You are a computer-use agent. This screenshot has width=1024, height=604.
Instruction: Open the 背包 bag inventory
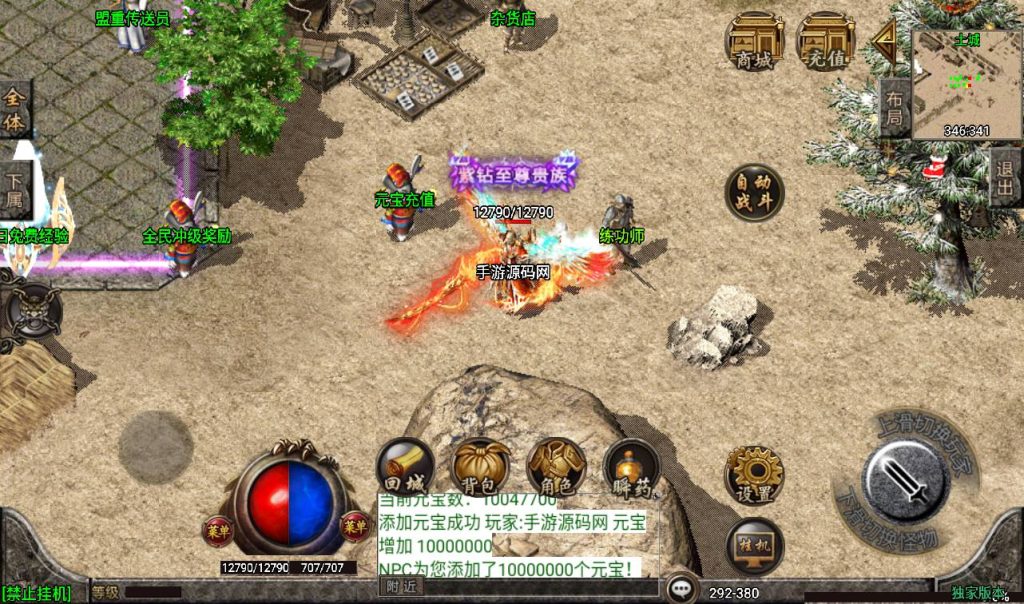(x=481, y=467)
